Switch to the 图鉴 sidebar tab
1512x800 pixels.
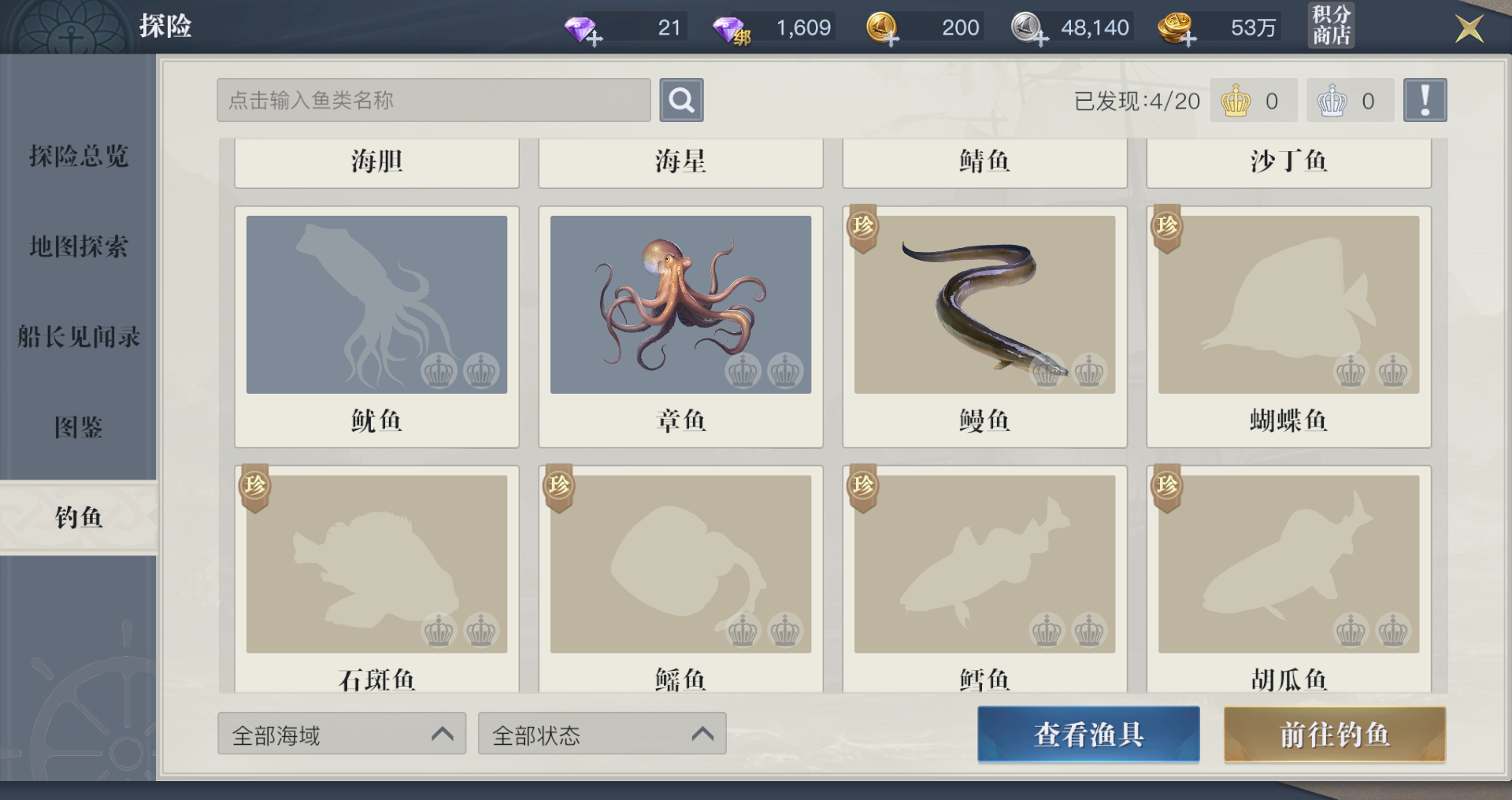click(79, 428)
